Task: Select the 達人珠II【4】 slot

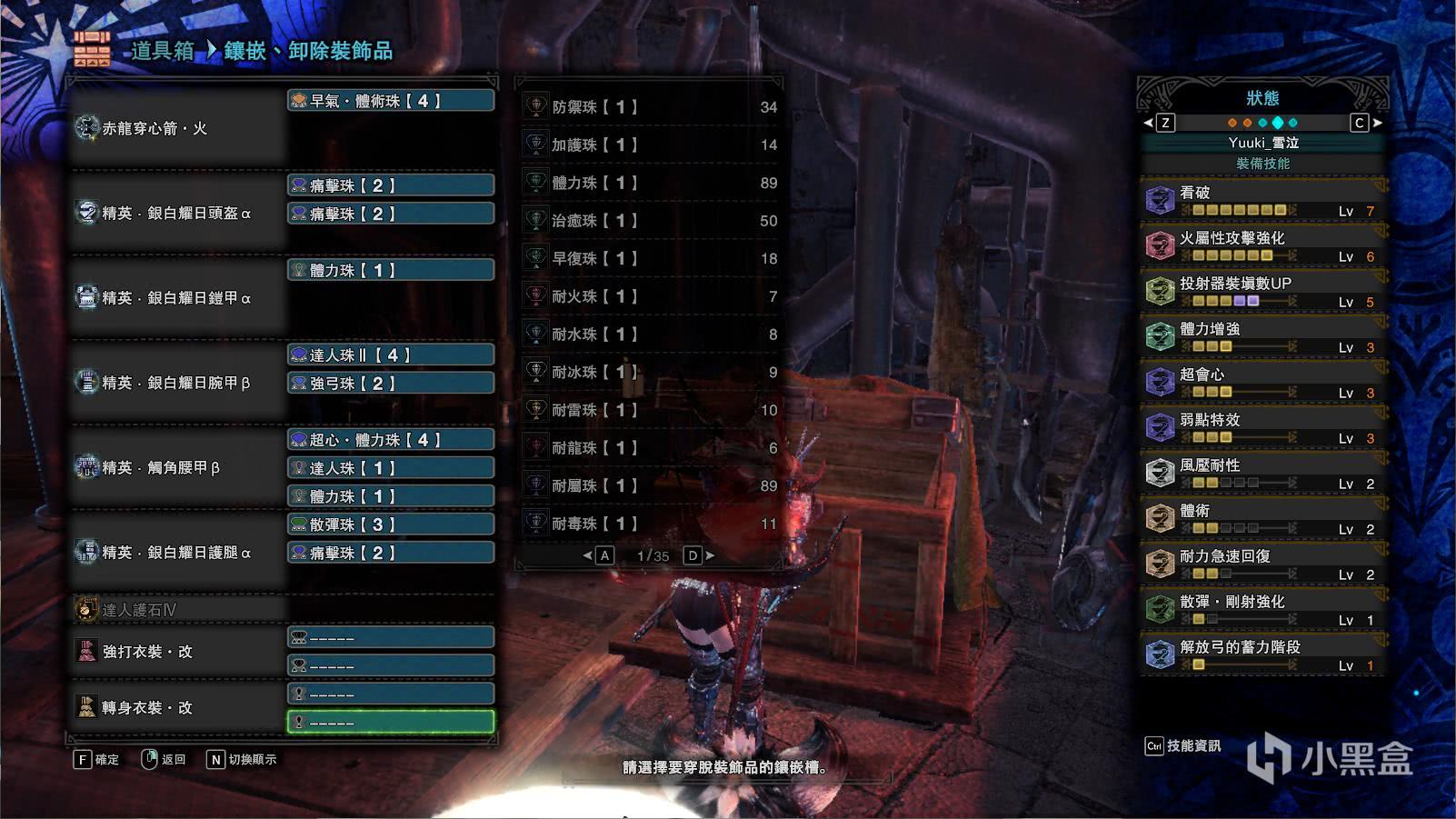Action: tap(391, 355)
